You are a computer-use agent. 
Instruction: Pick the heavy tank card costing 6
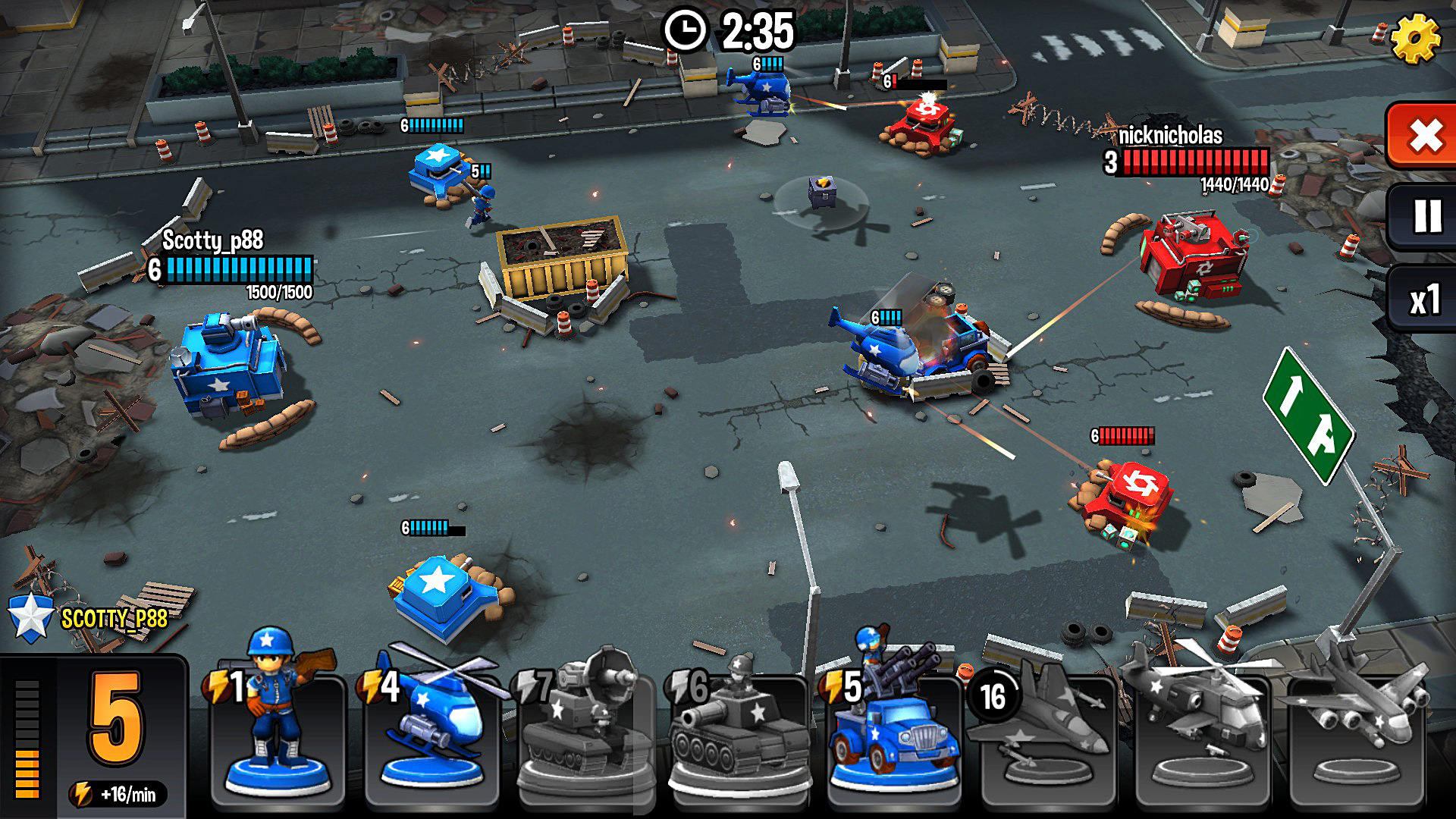click(x=738, y=728)
